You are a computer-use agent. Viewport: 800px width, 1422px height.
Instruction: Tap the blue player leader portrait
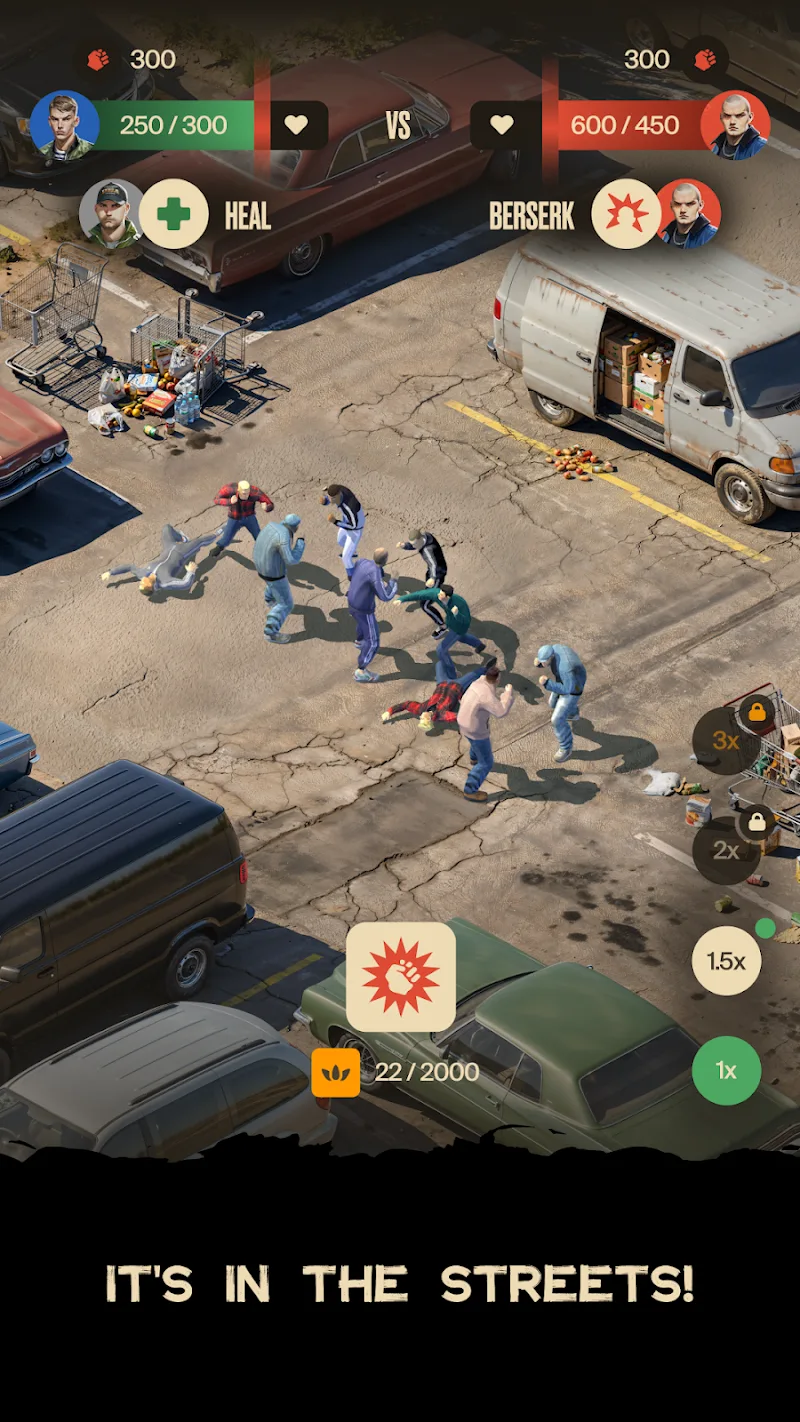pos(65,125)
